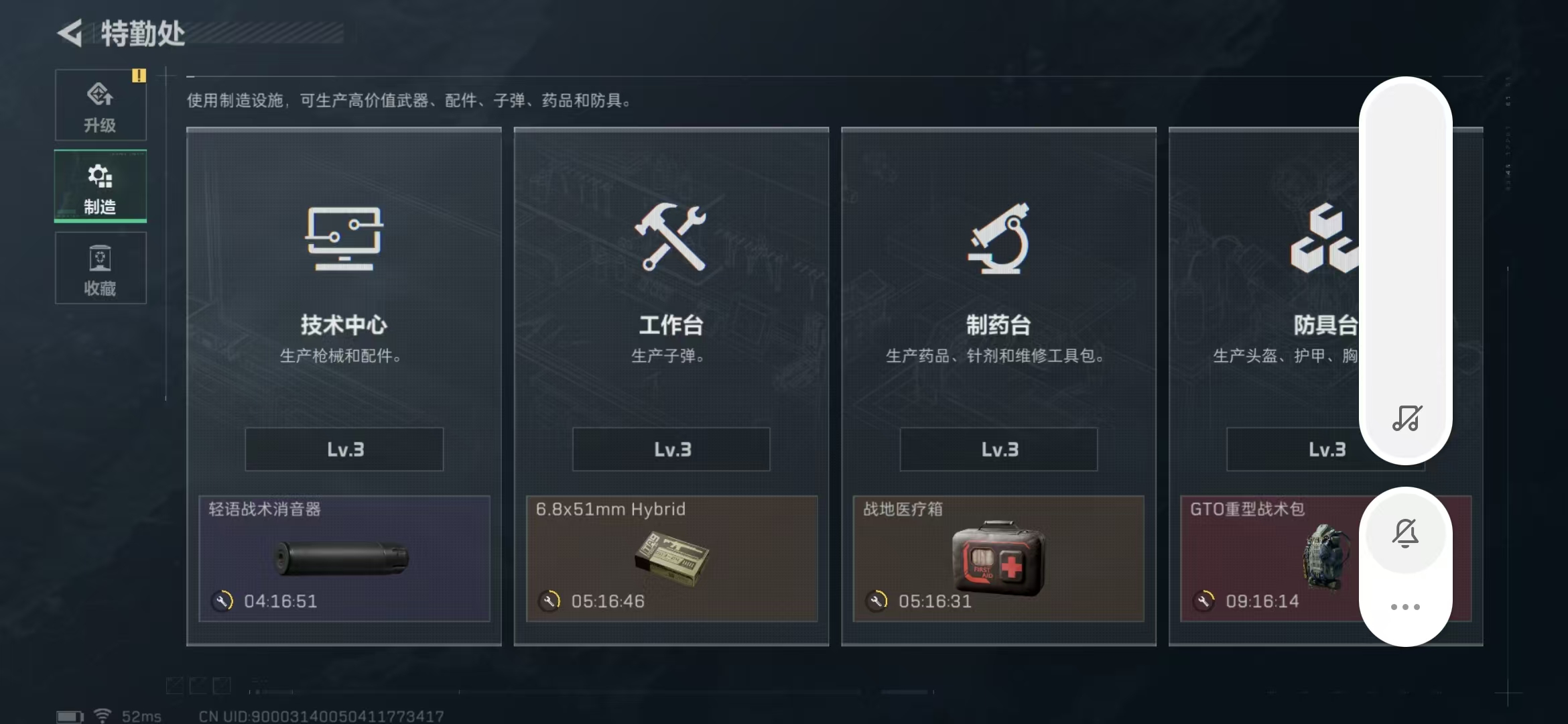Switch to the 收藏 tab
Screen dimensions: 1568x724
100,267
